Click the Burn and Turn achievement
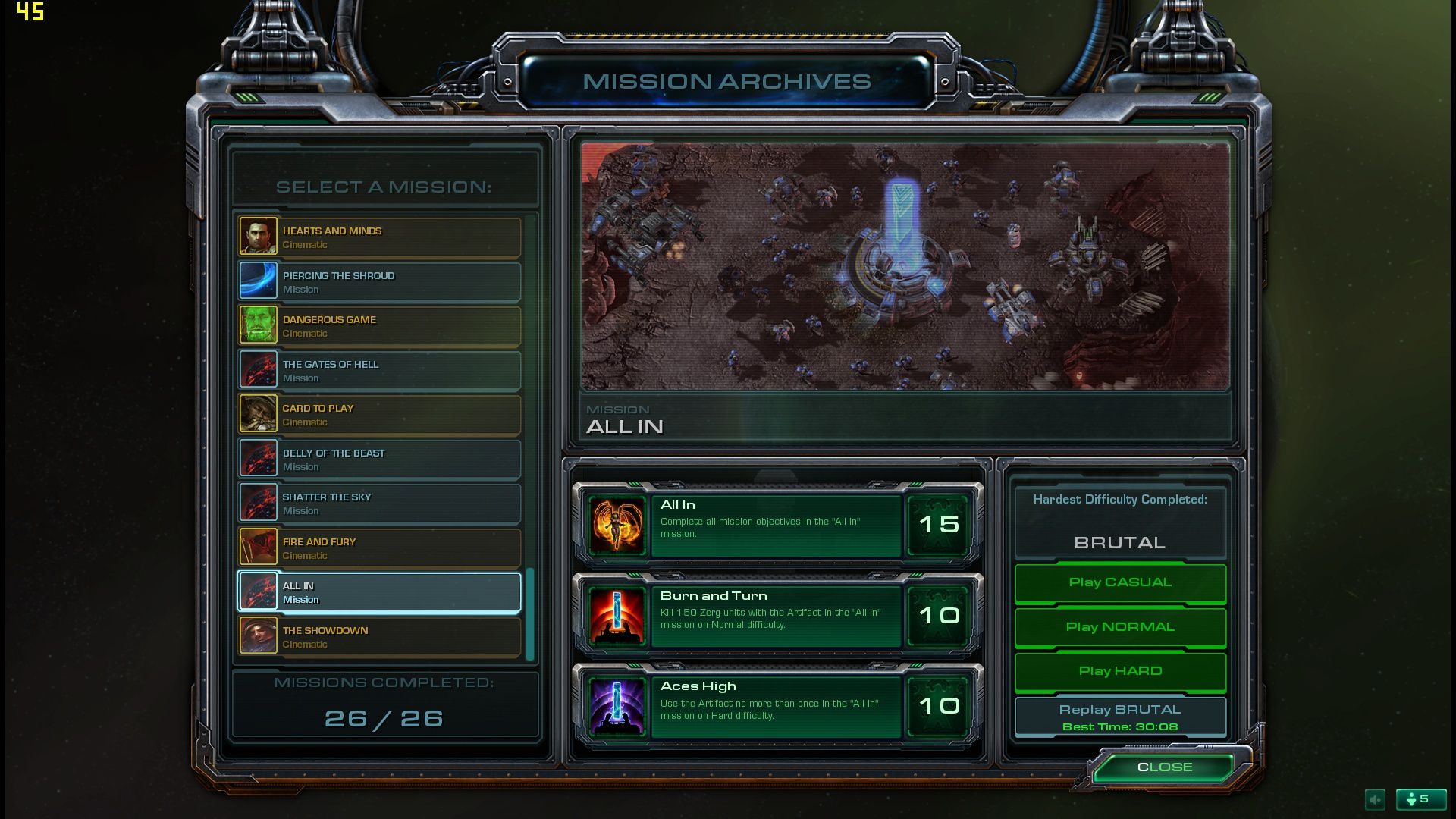The height and width of the screenshot is (819, 1456). click(x=777, y=617)
